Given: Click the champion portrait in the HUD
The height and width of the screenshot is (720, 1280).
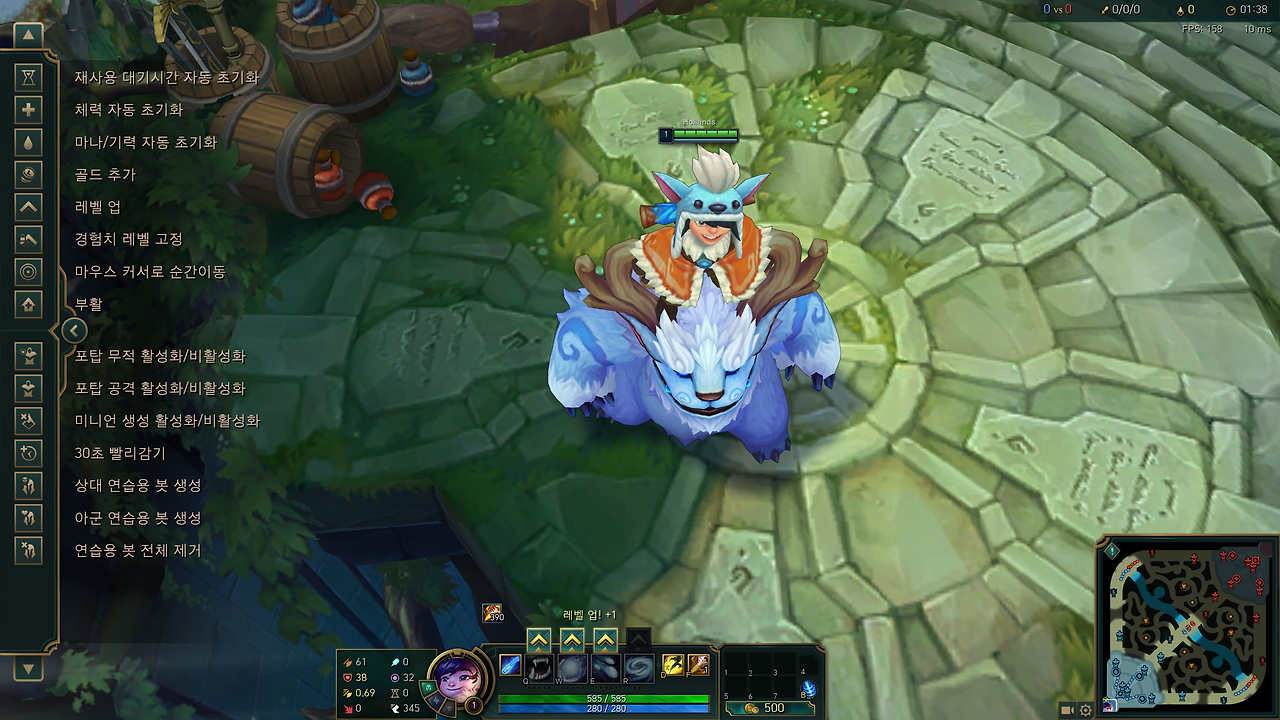Looking at the screenshot, I should click(x=460, y=680).
